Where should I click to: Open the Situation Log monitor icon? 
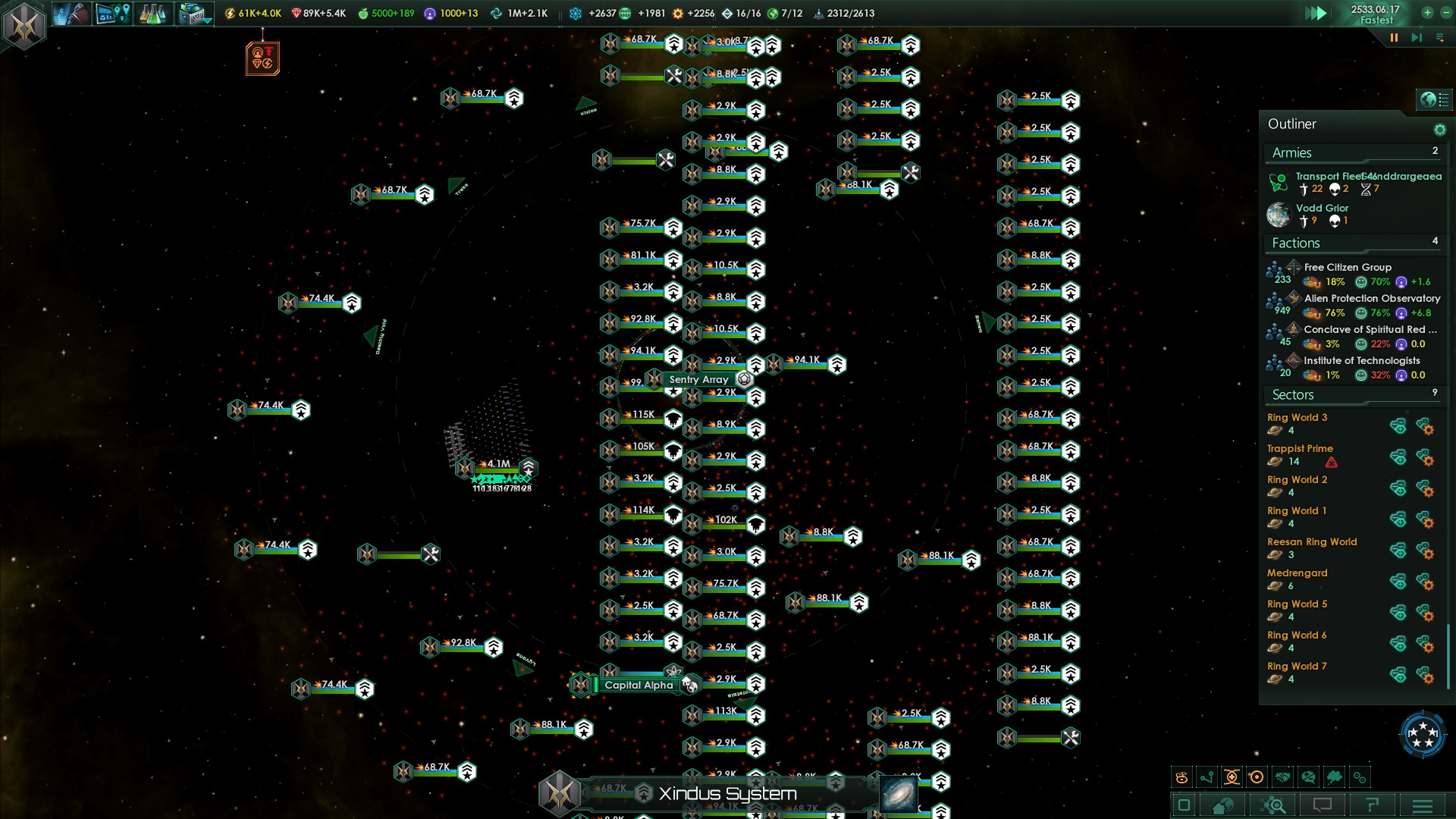pos(112,13)
